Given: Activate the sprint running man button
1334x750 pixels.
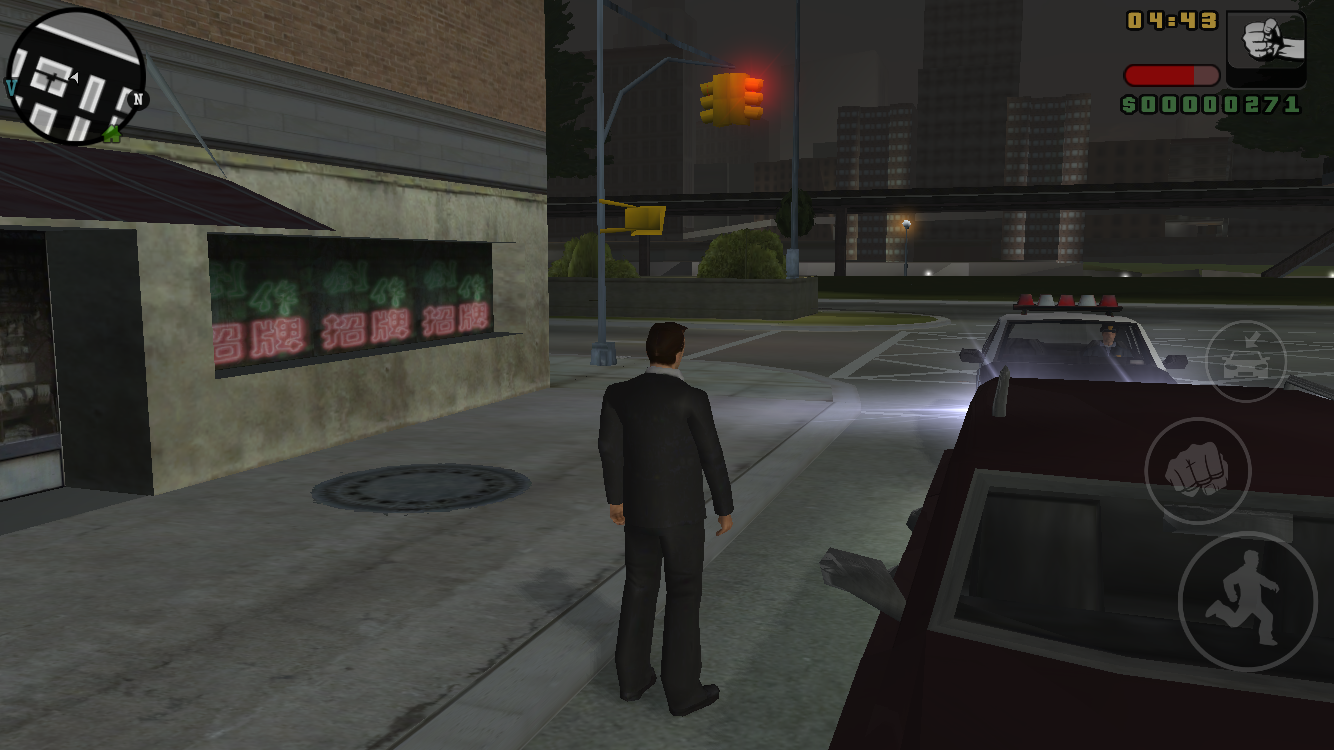Looking at the screenshot, I should pyautogui.click(x=1246, y=601).
